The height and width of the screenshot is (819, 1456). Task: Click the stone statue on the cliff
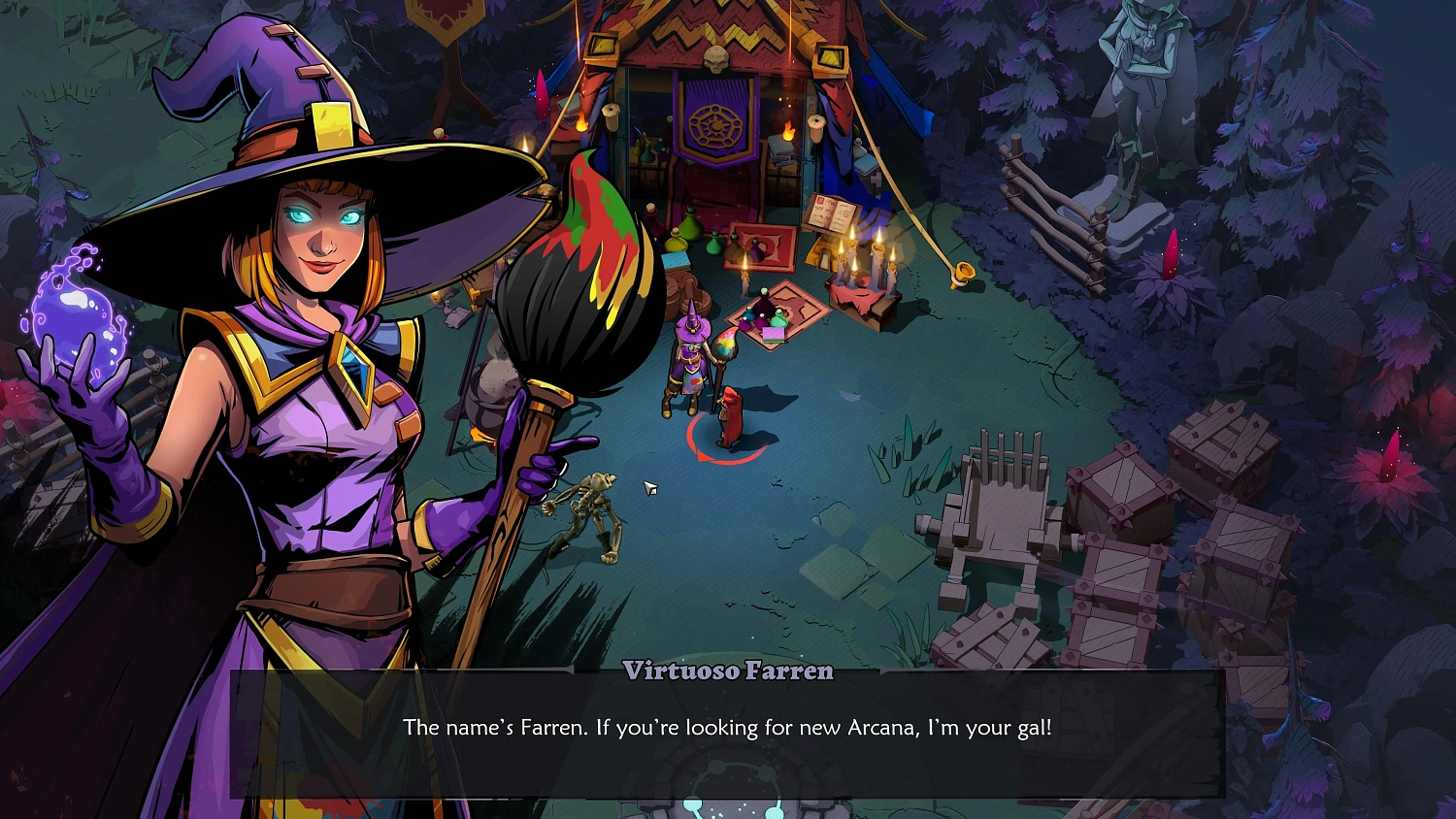(x=1143, y=78)
